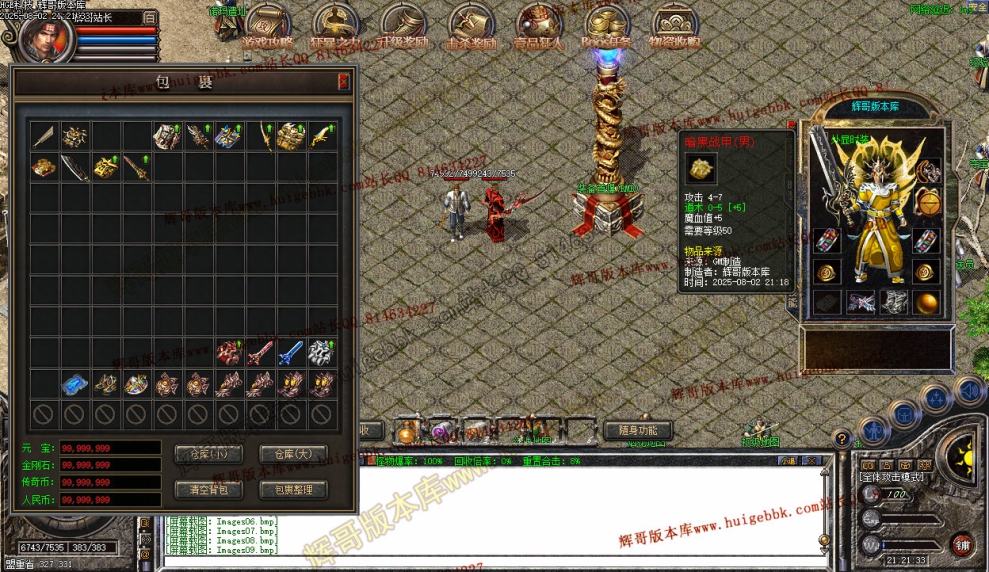Screen dimensions: 989x572
Task: Select the blue gem item in the bag
Action: (74, 384)
